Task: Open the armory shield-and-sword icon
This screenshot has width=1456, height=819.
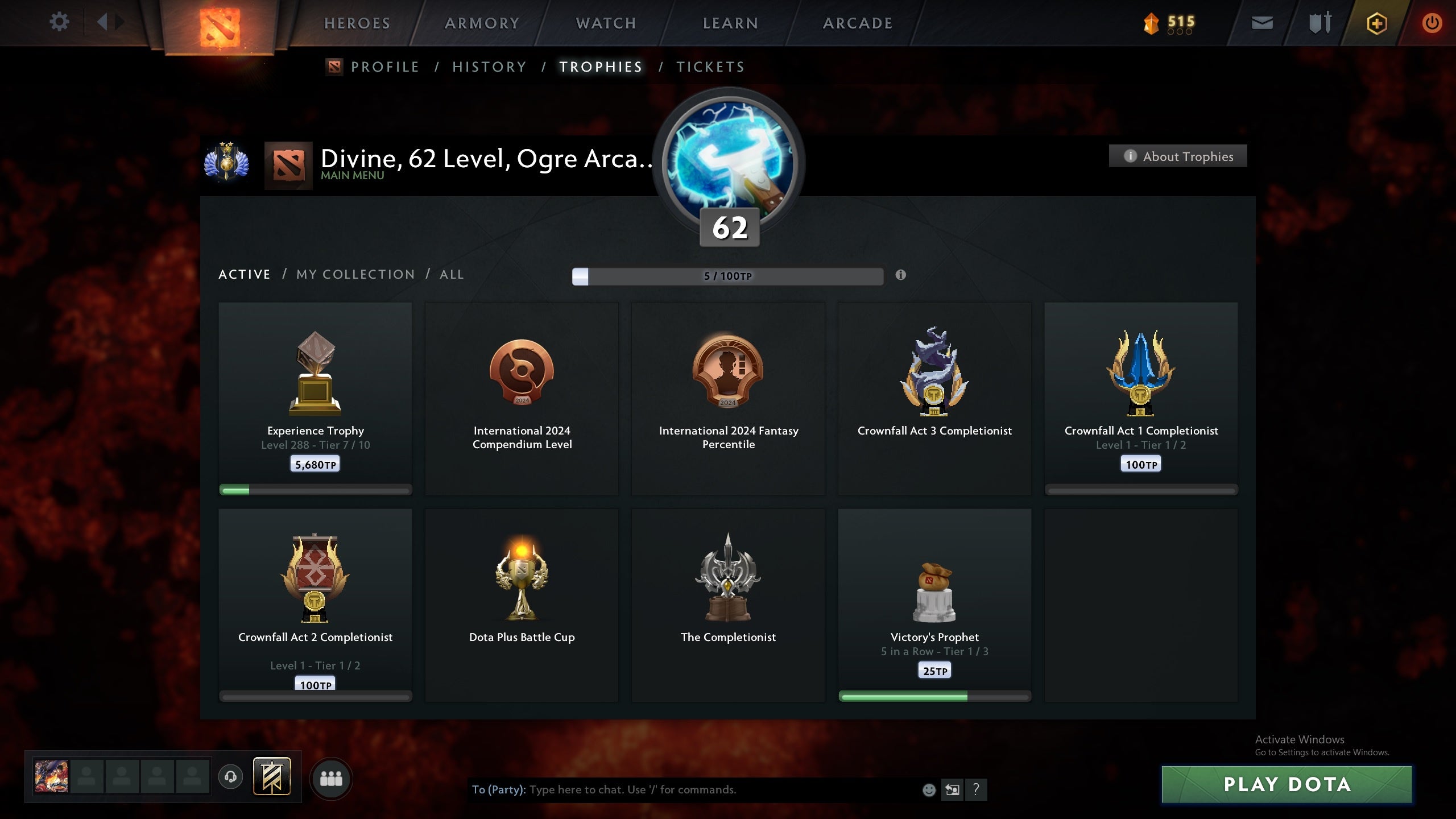Action: coord(1319,23)
